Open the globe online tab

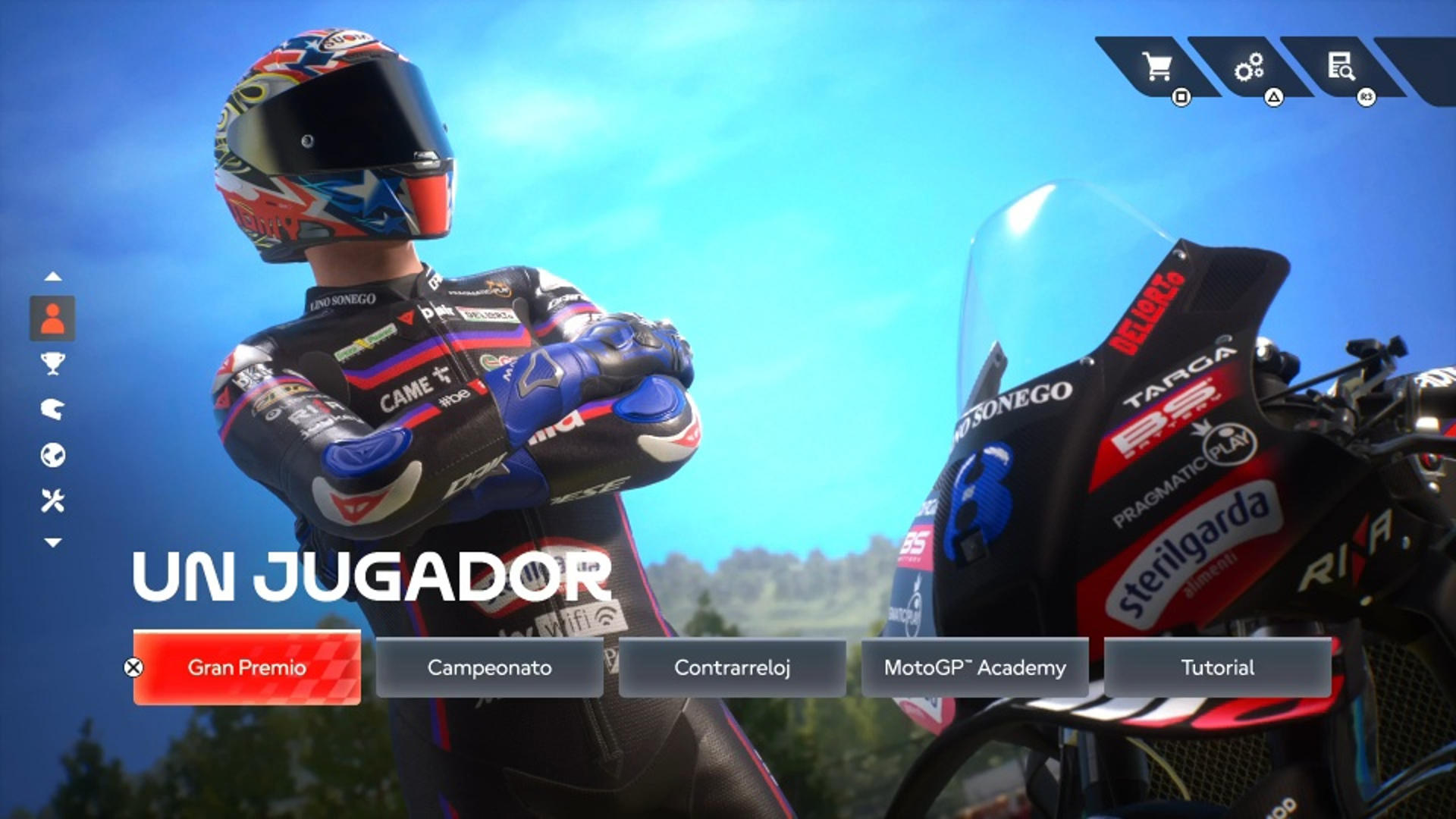click(52, 455)
